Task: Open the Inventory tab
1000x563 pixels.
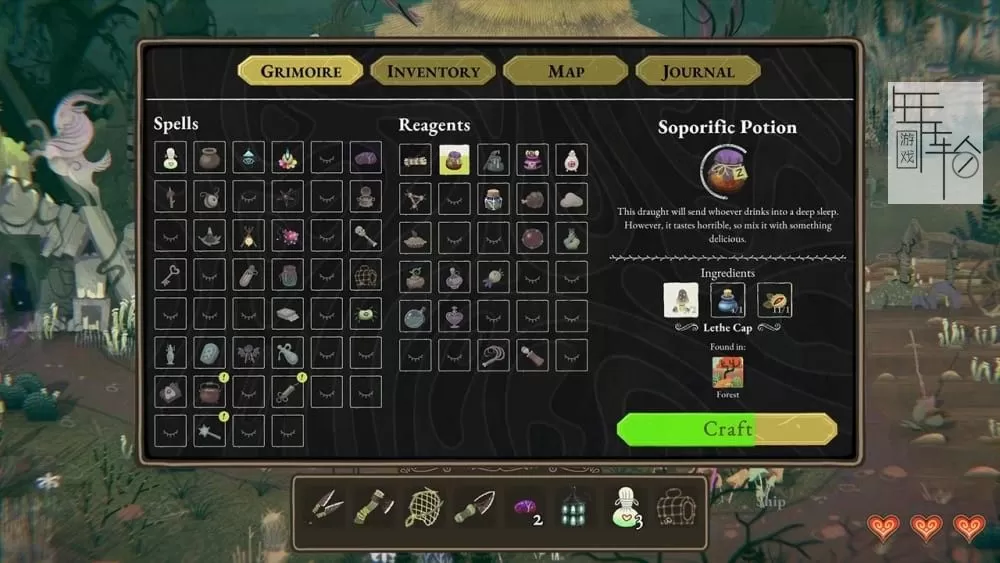Action: click(433, 71)
